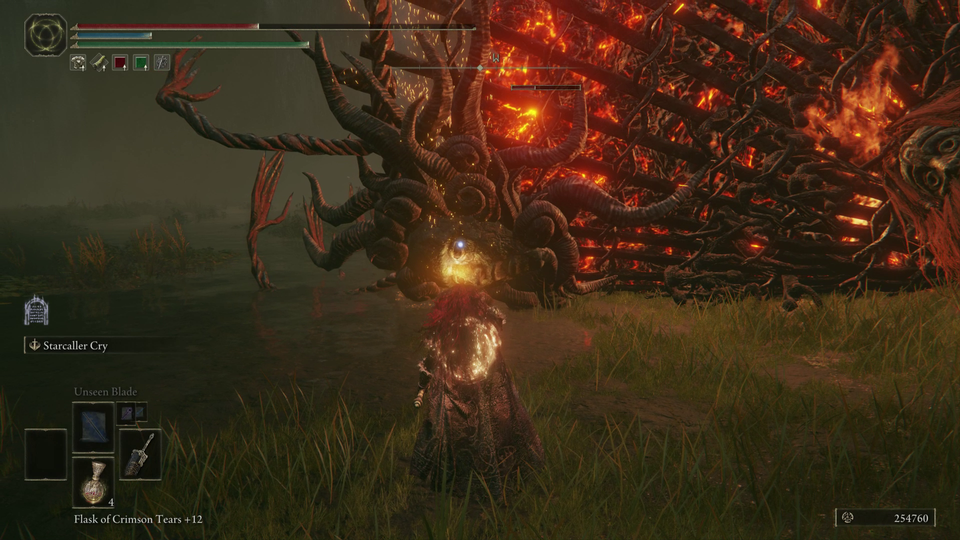Image resolution: width=960 pixels, height=540 pixels.
Task: Inspect the red square buff icon
Action: click(x=120, y=62)
